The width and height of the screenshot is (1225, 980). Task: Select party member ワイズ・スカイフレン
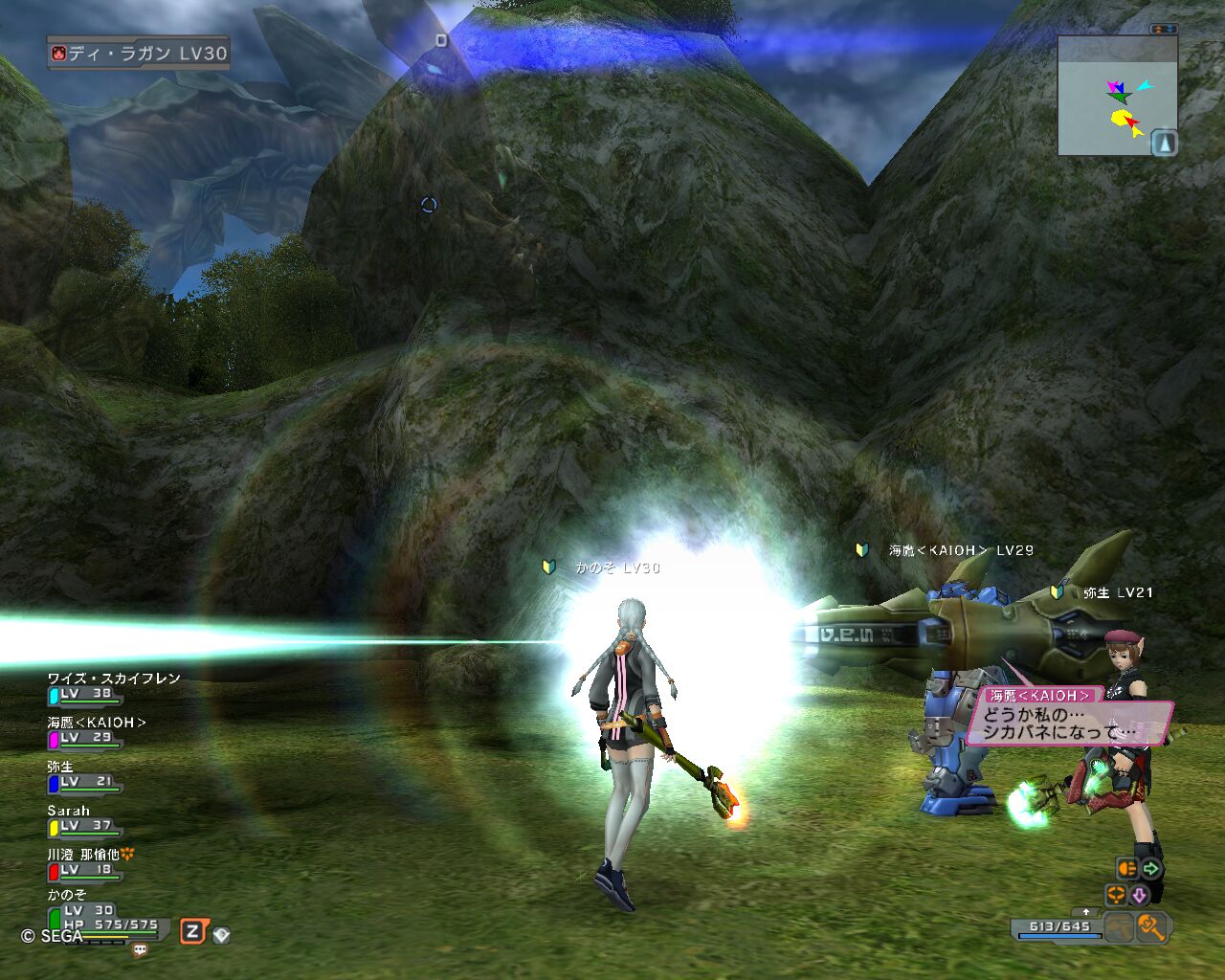113,679
